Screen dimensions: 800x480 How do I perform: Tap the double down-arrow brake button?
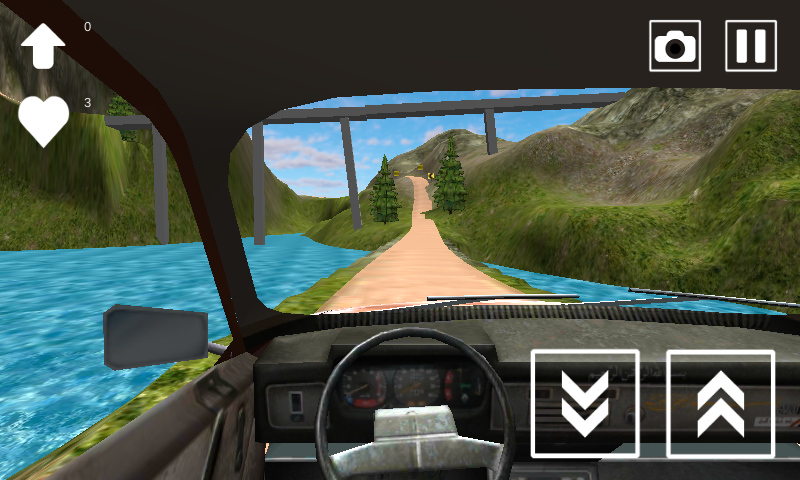tap(585, 403)
